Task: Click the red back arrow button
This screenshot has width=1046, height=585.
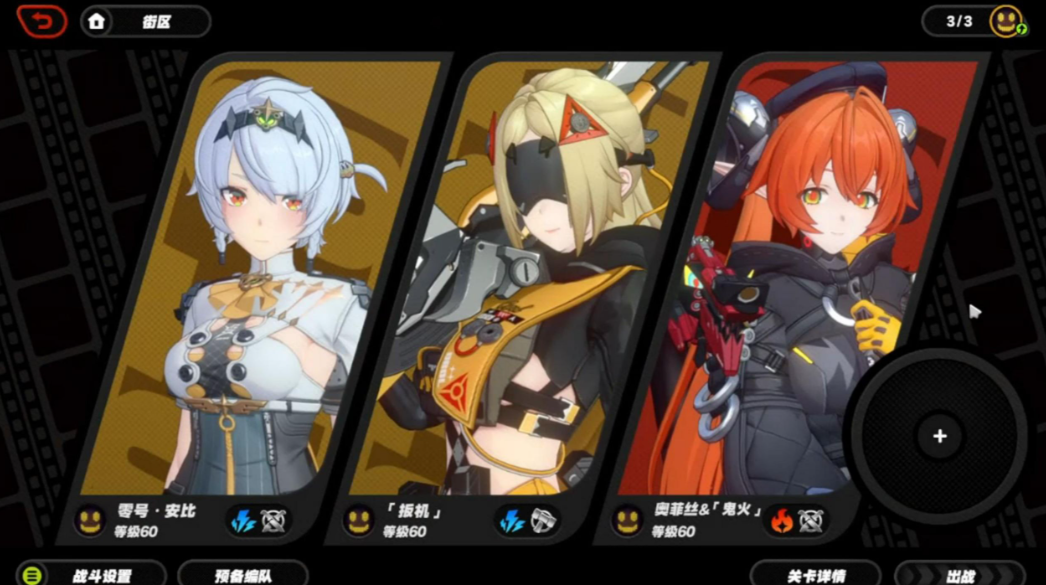Action: [x=41, y=21]
